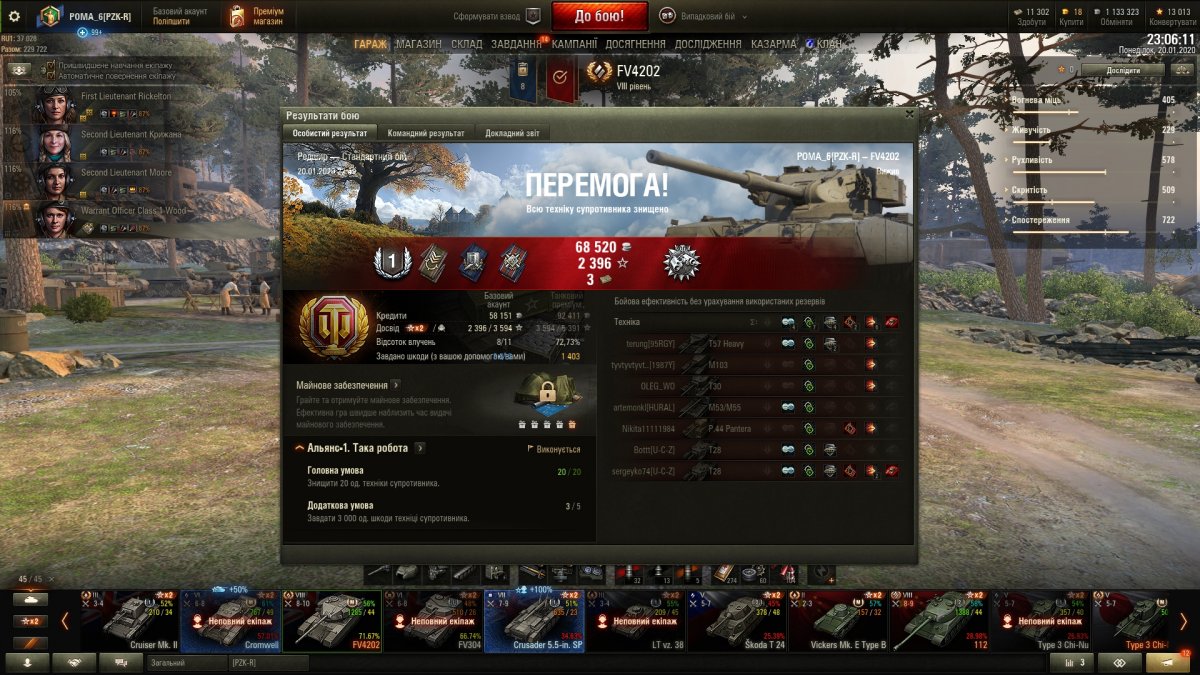
Task: Select the Cromwell tank in carousel
Action: (x=231, y=620)
